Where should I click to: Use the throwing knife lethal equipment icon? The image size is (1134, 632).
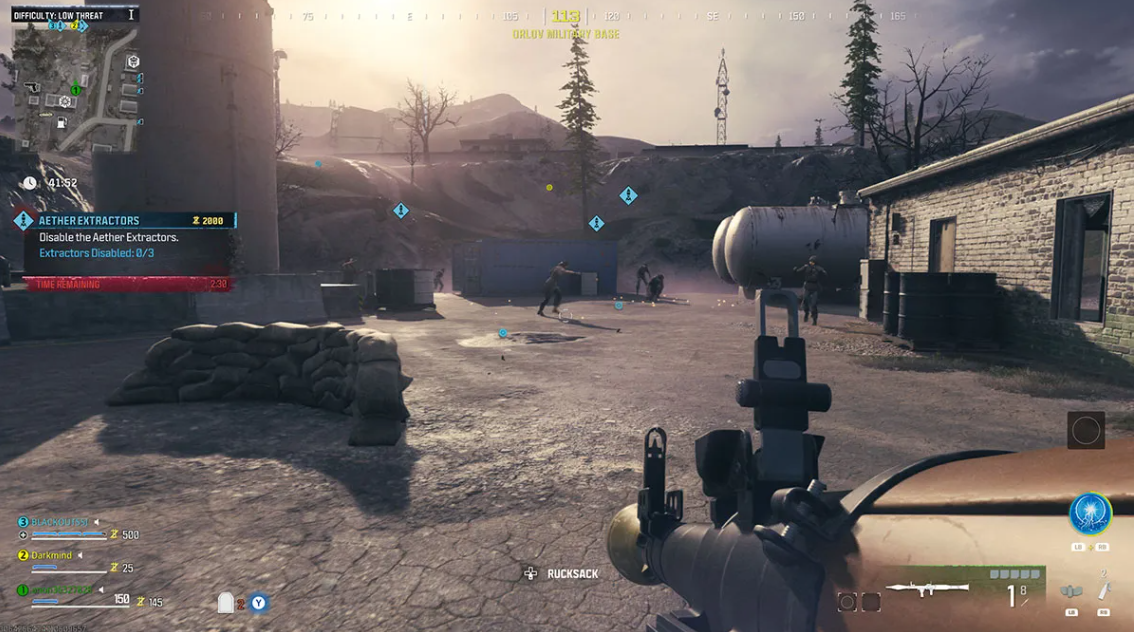click(x=1104, y=591)
